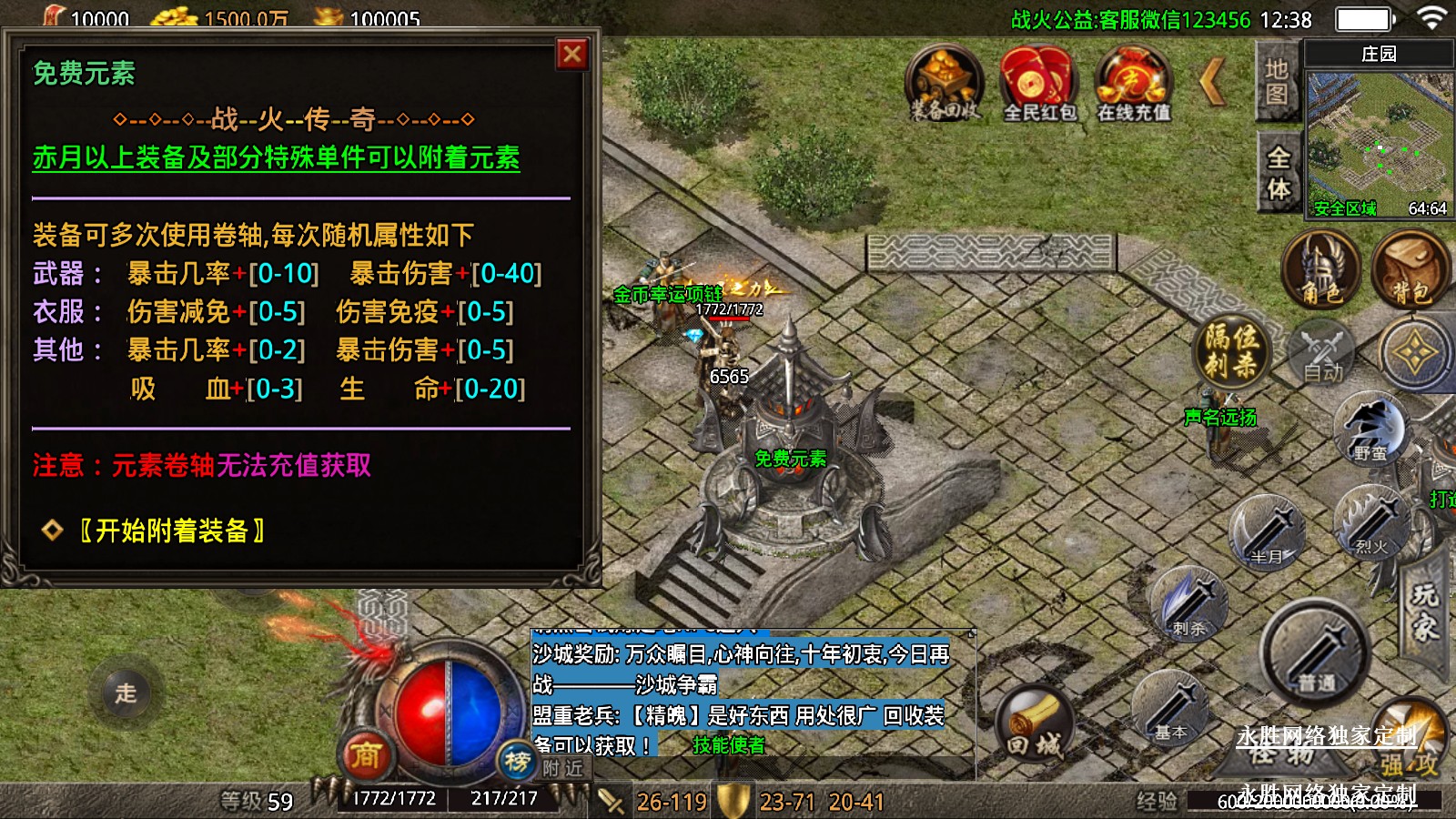Tap the 普通 normal attack button
This screenshot has width=1456, height=819.
[x=1315, y=652]
